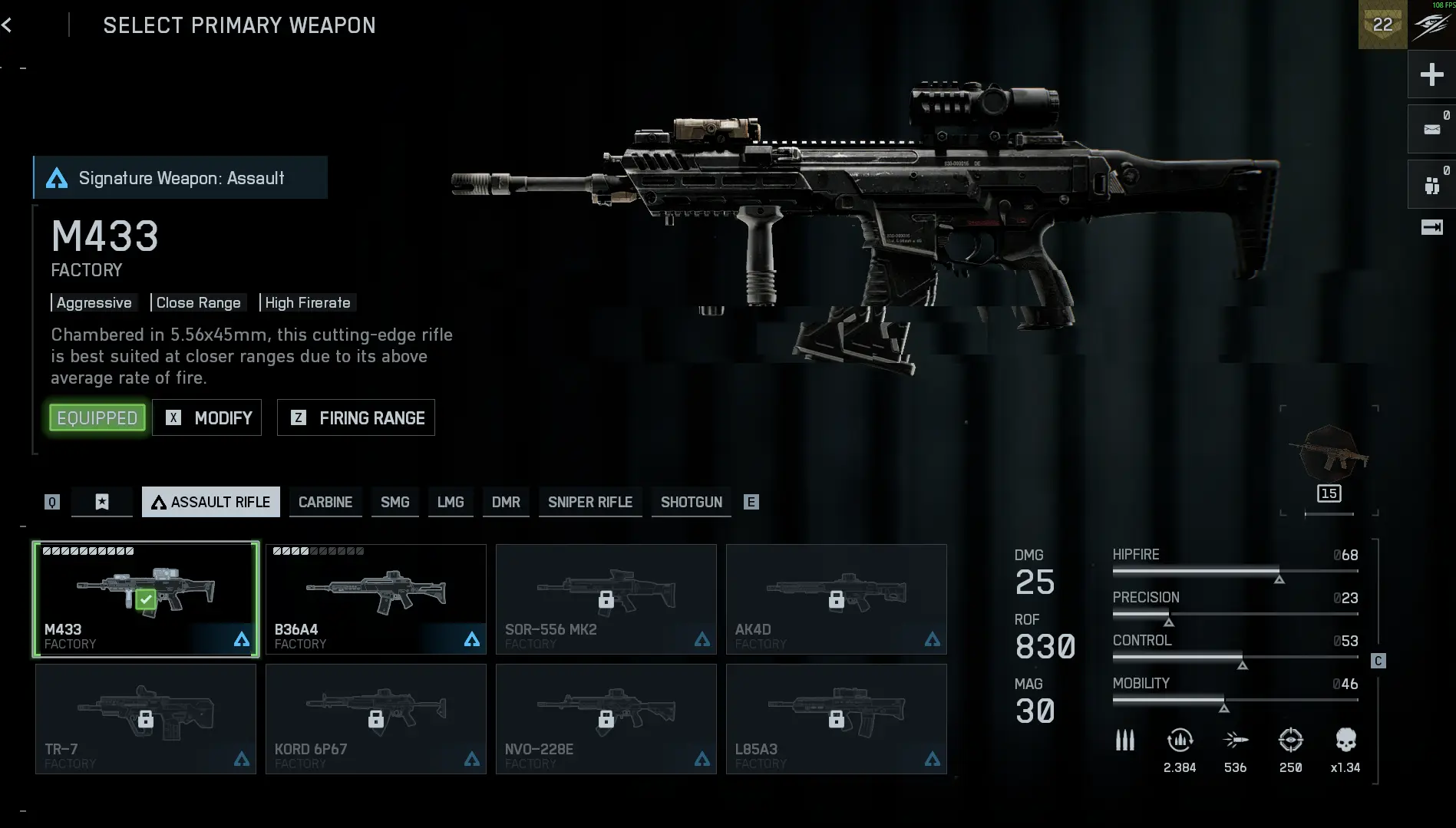Show favorites with the star tab

click(x=102, y=502)
